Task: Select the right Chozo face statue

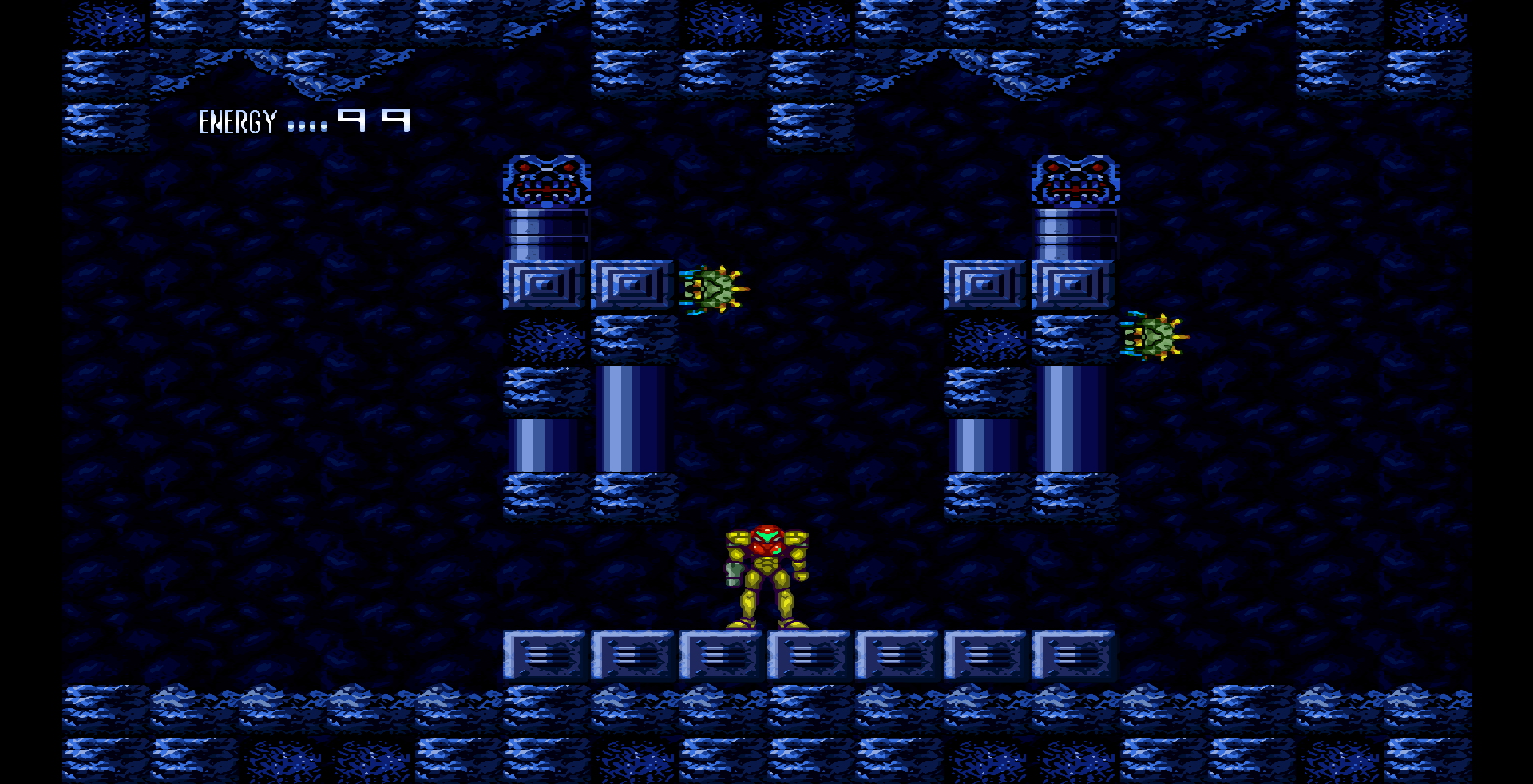Action: pos(1074,180)
